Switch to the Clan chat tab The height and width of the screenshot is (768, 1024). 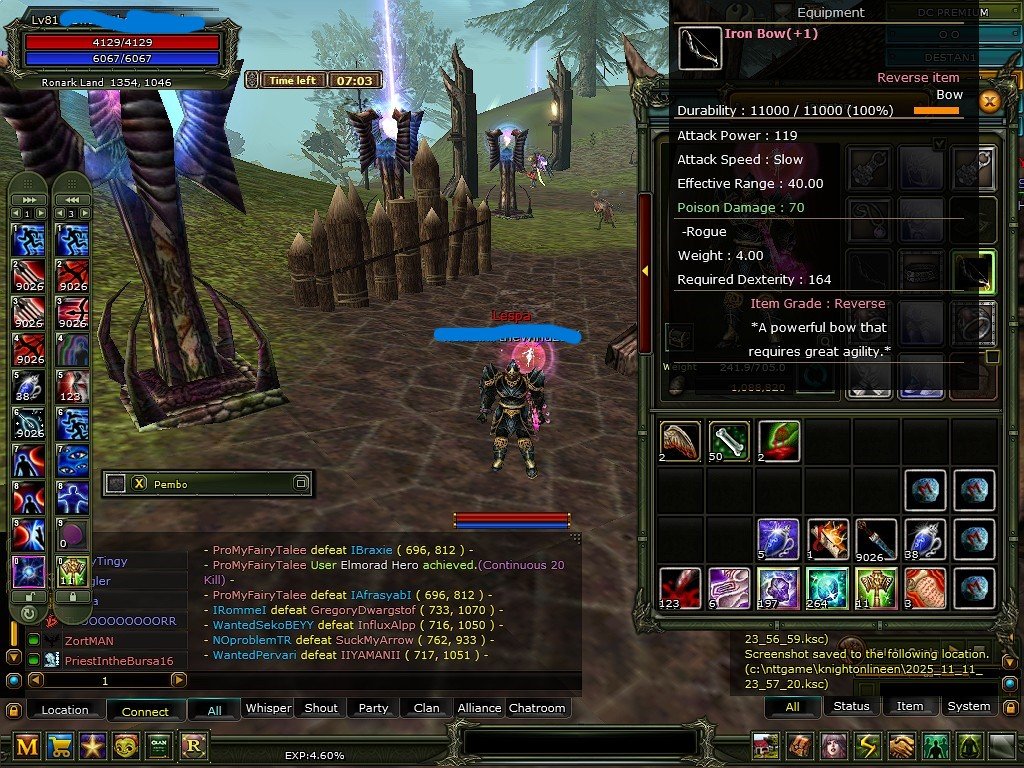426,708
